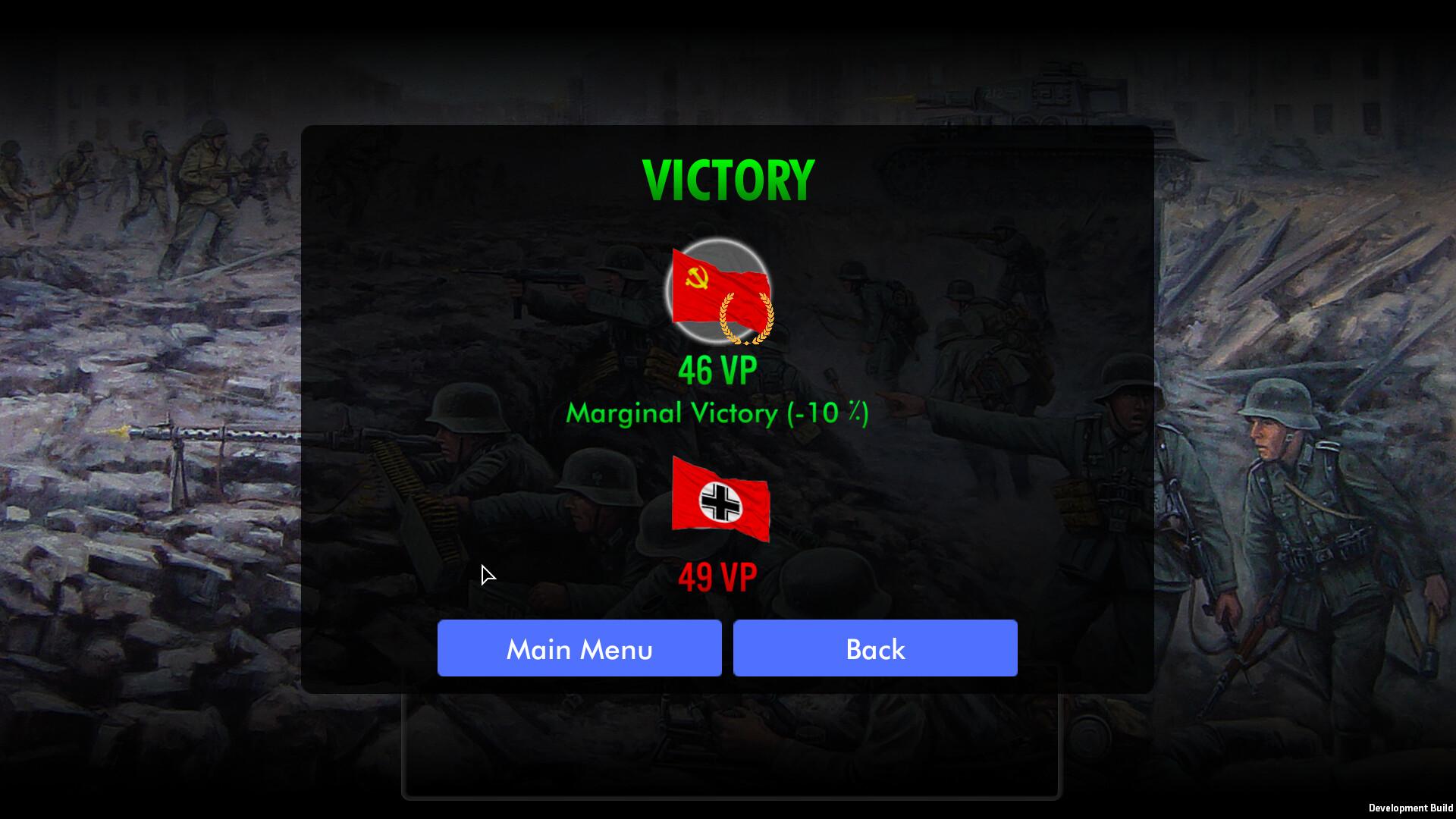Click the green VICTORY heading
Image resolution: width=1456 pixels, height=819 pixels.
point(726,178)
